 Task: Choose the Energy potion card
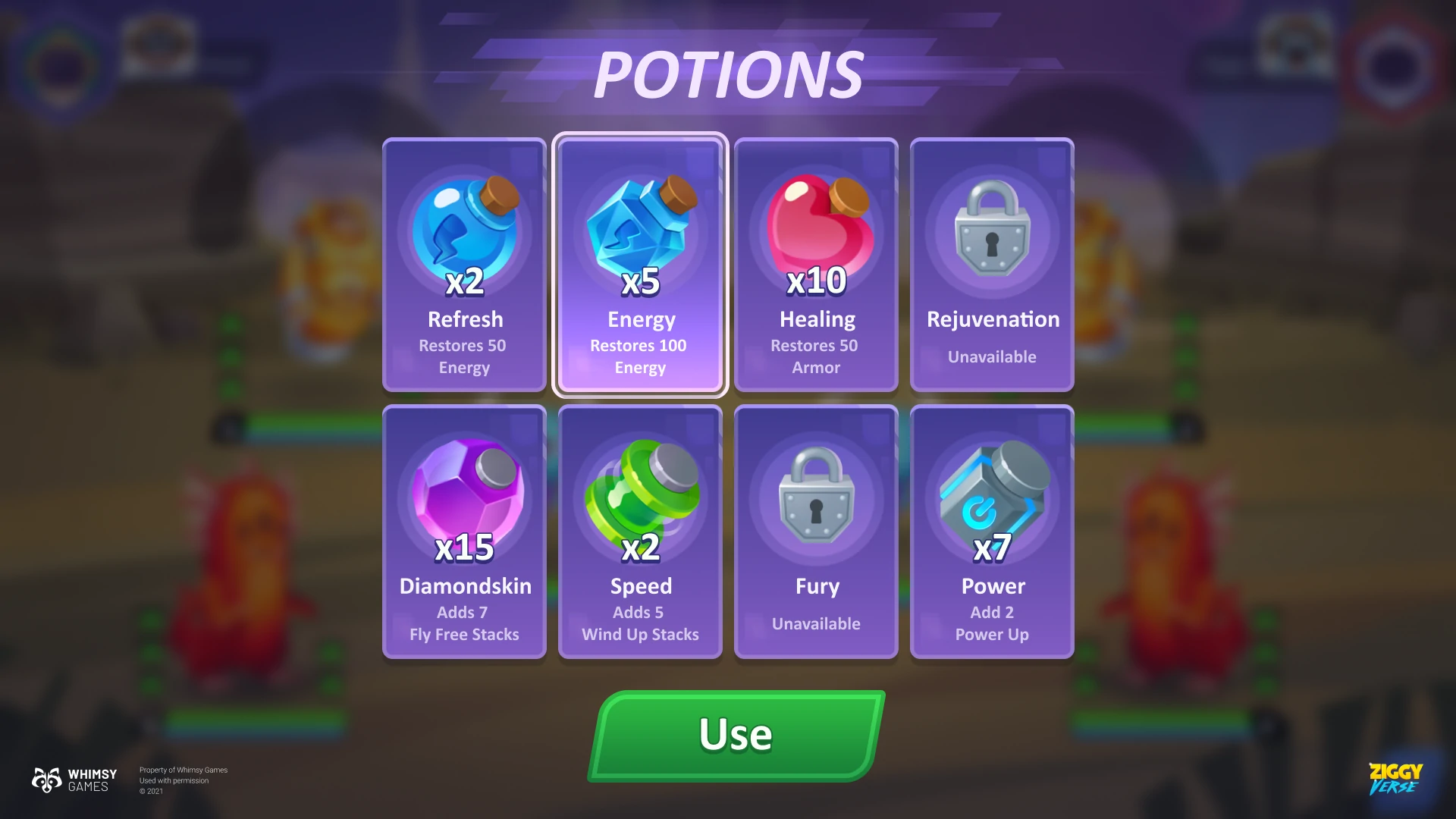640,265
